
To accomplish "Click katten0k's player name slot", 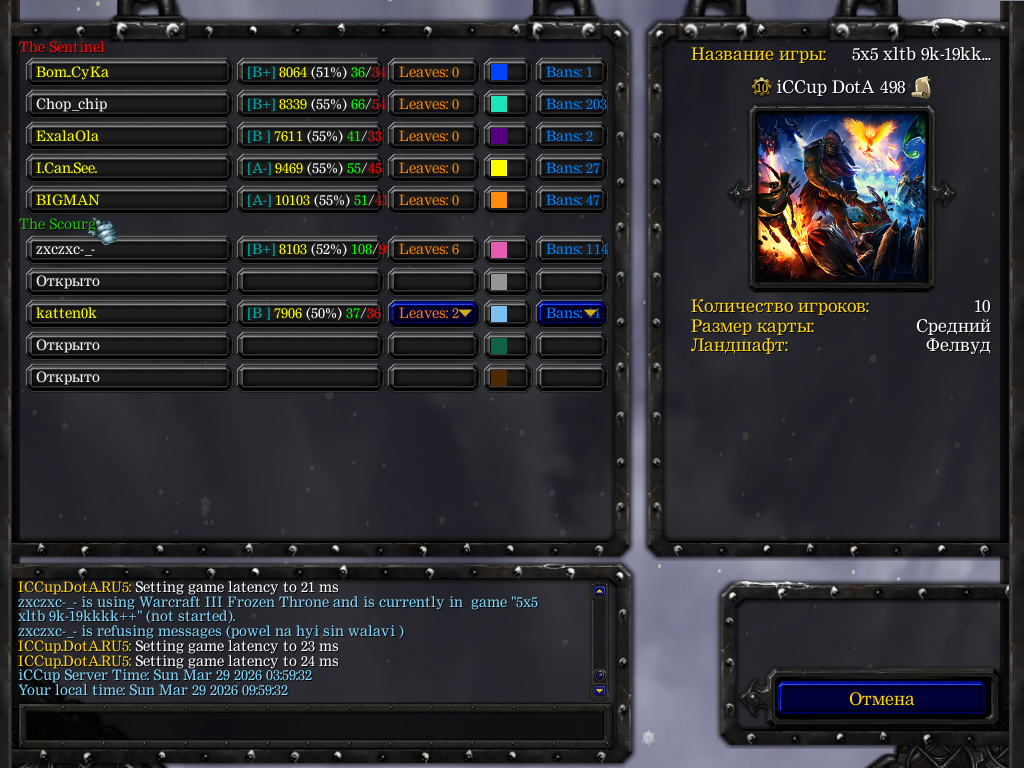I will coord(129,313).
